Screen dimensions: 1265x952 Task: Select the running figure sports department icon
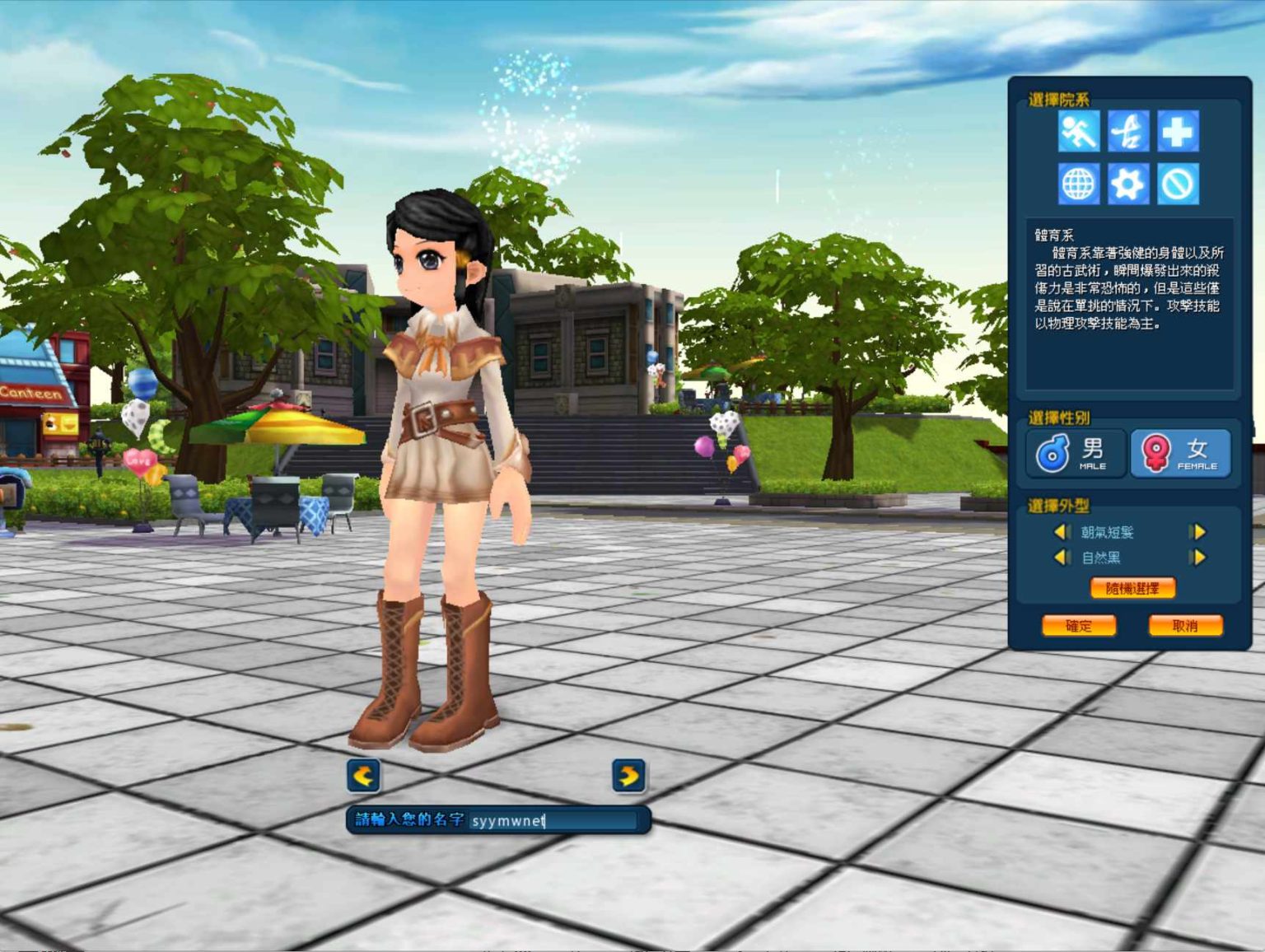(1078, 132)
